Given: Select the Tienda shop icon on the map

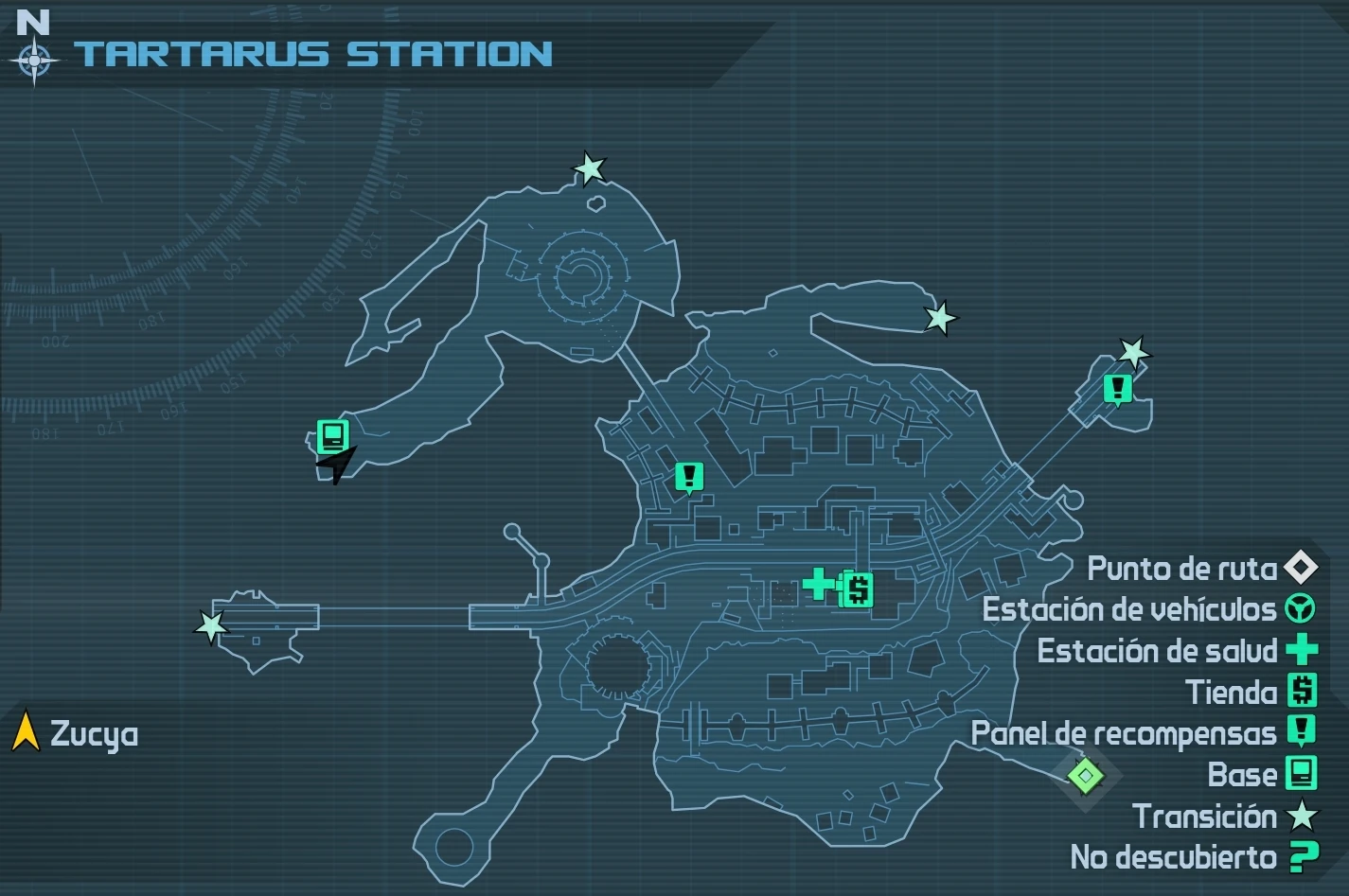Looking at the screenshot, I should 858,589.
